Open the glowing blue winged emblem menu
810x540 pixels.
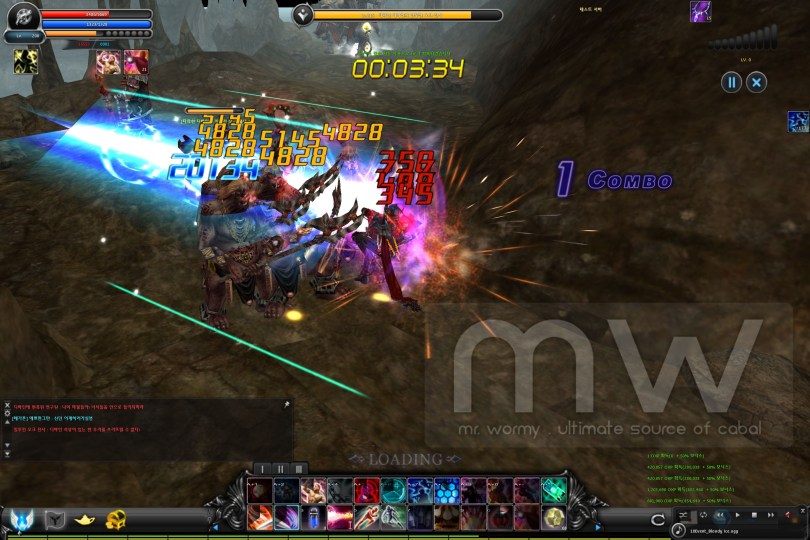click(22, 518)
